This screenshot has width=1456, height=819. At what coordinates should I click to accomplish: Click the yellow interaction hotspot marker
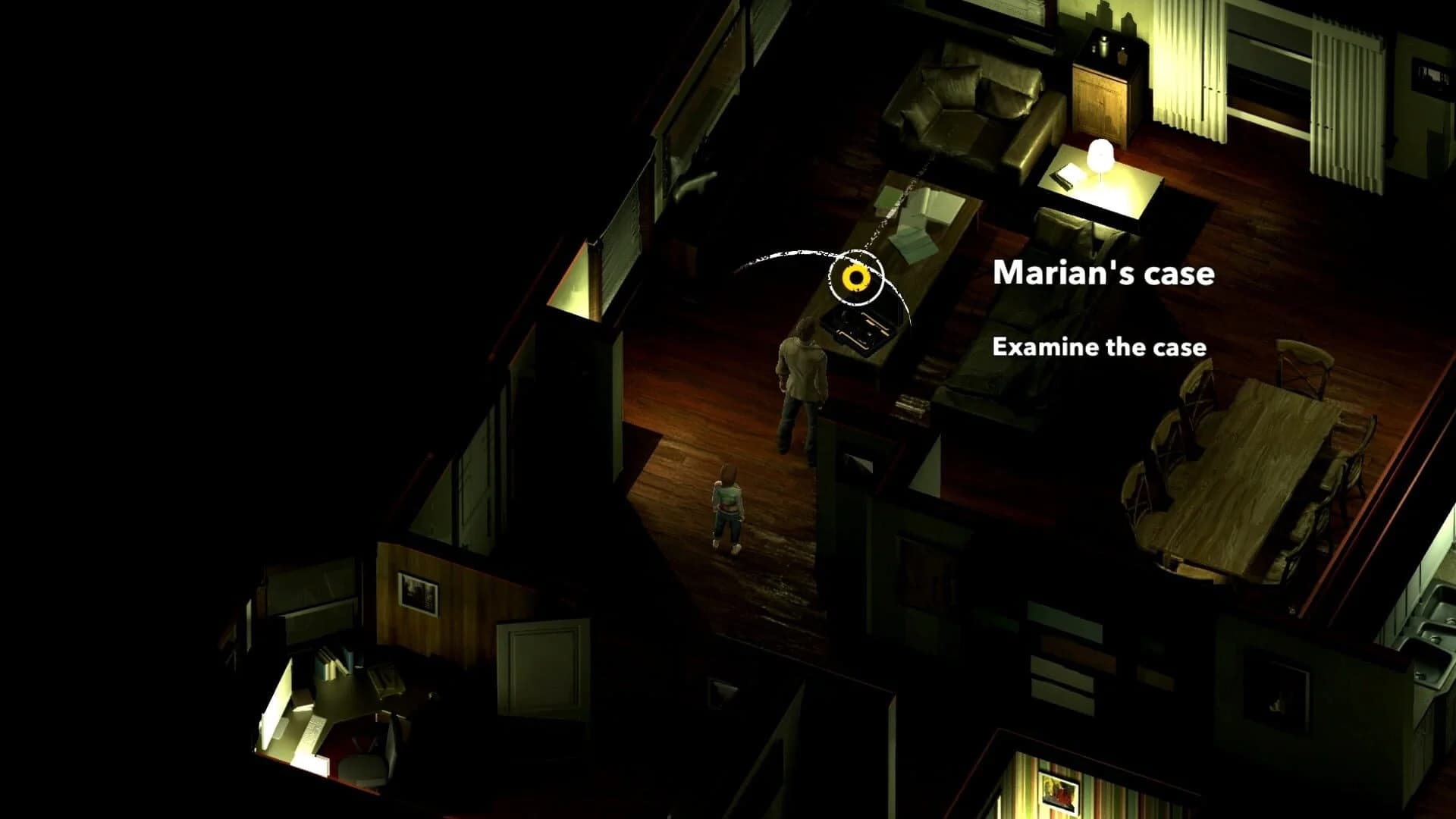[x=855, y=279]
